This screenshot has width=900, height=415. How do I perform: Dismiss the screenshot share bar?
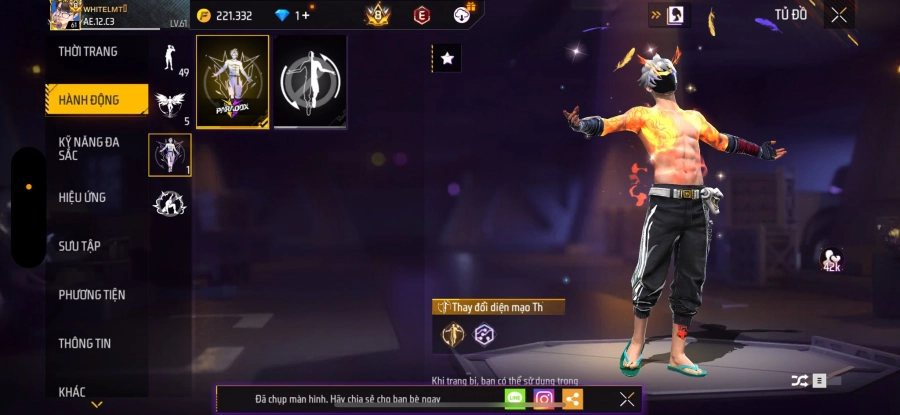pos(626,399)
